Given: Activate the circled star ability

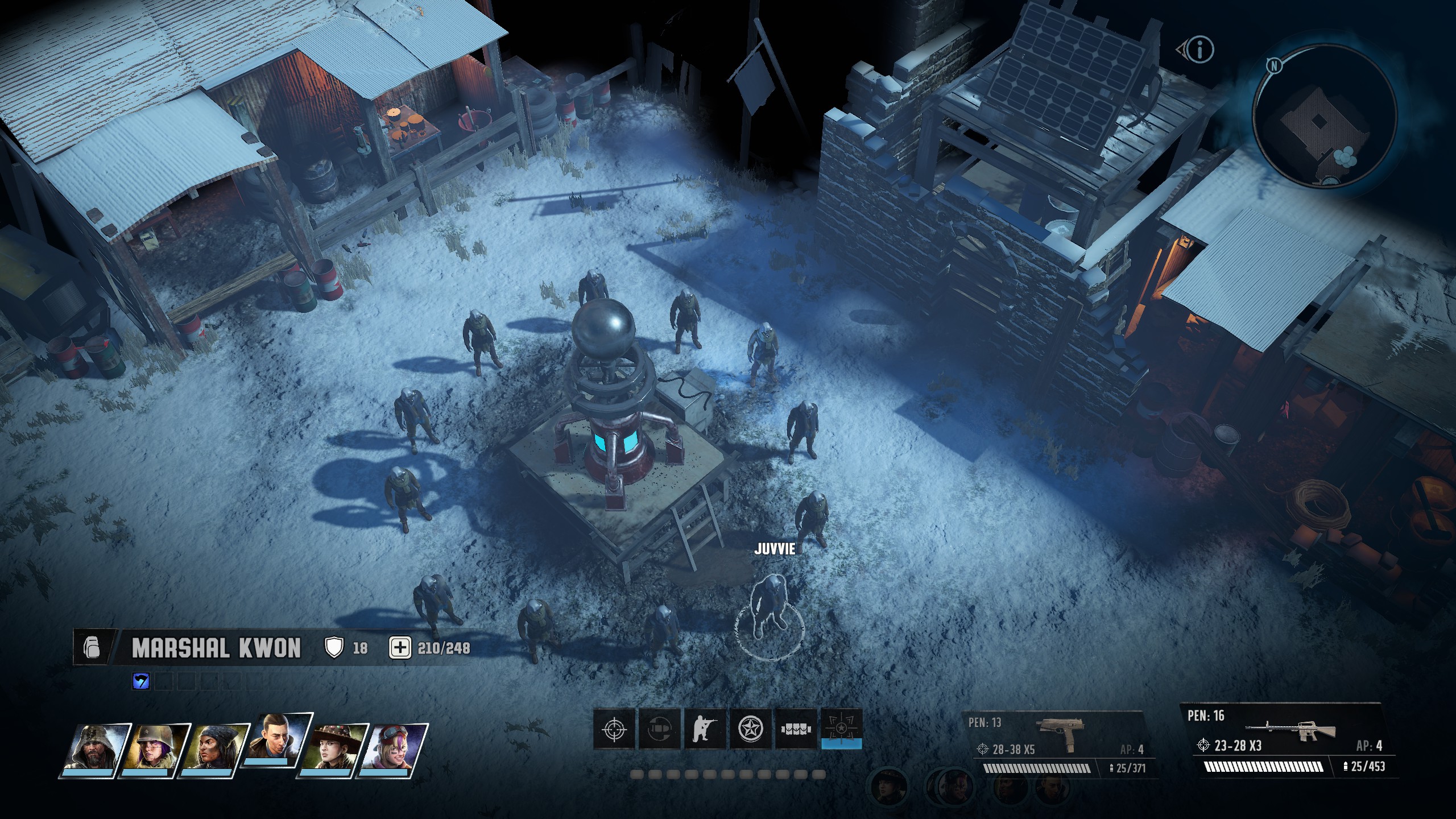Looking at the screenshot, I should pyautogui.click(x=750, y=729).
